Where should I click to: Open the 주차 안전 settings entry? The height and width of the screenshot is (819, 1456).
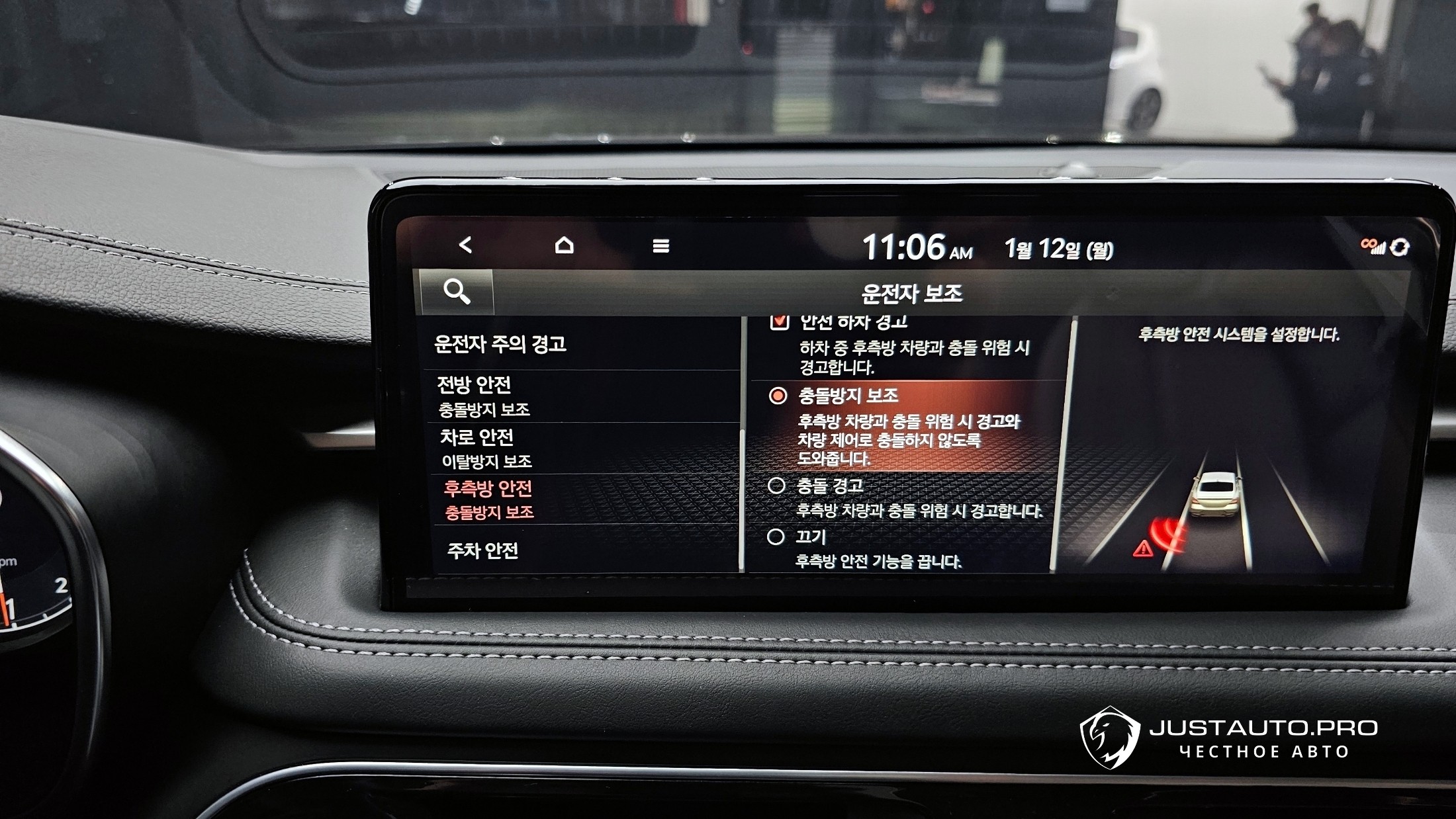click(482, 550)
